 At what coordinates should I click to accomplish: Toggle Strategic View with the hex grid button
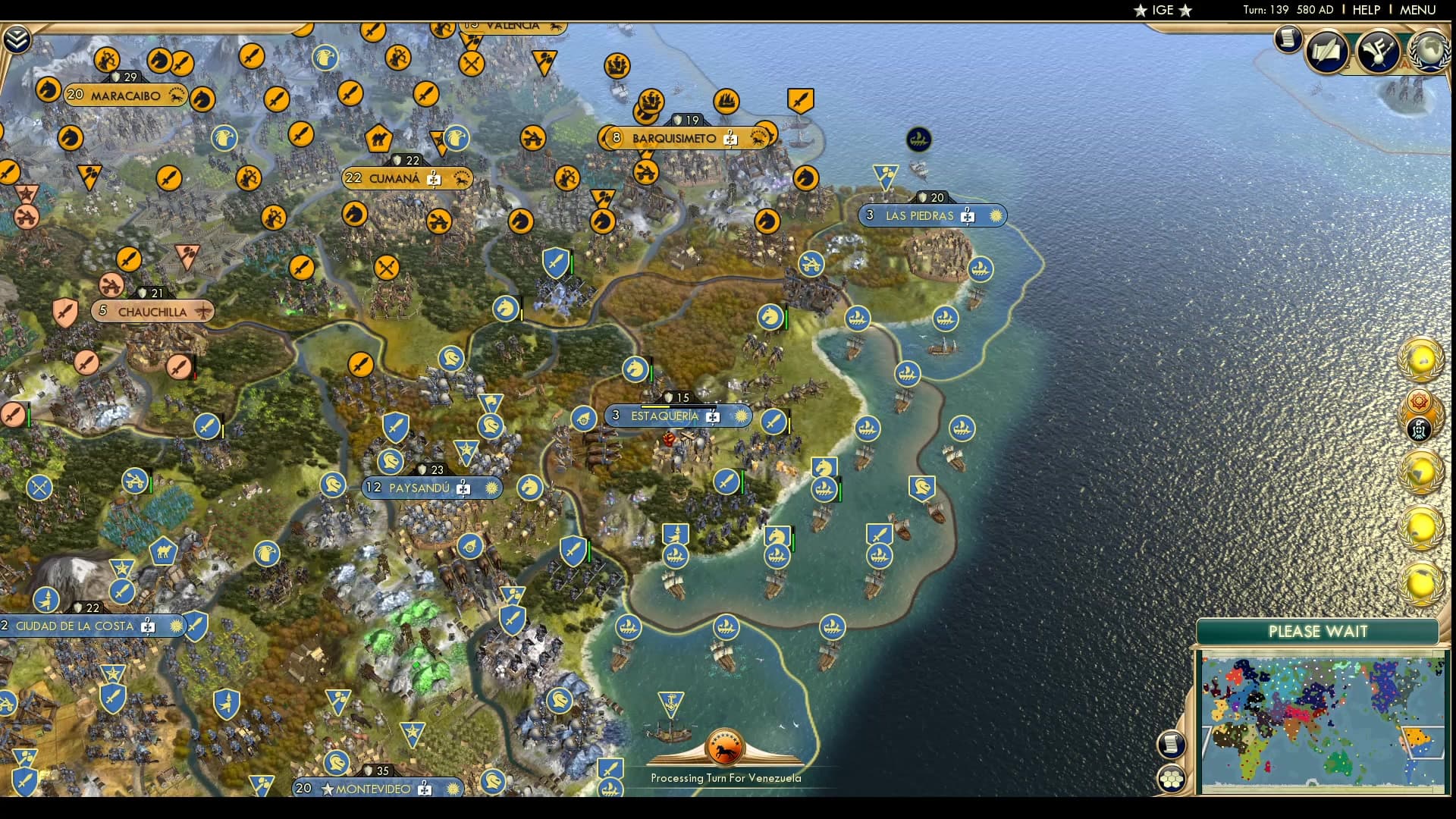[1172, 779]
